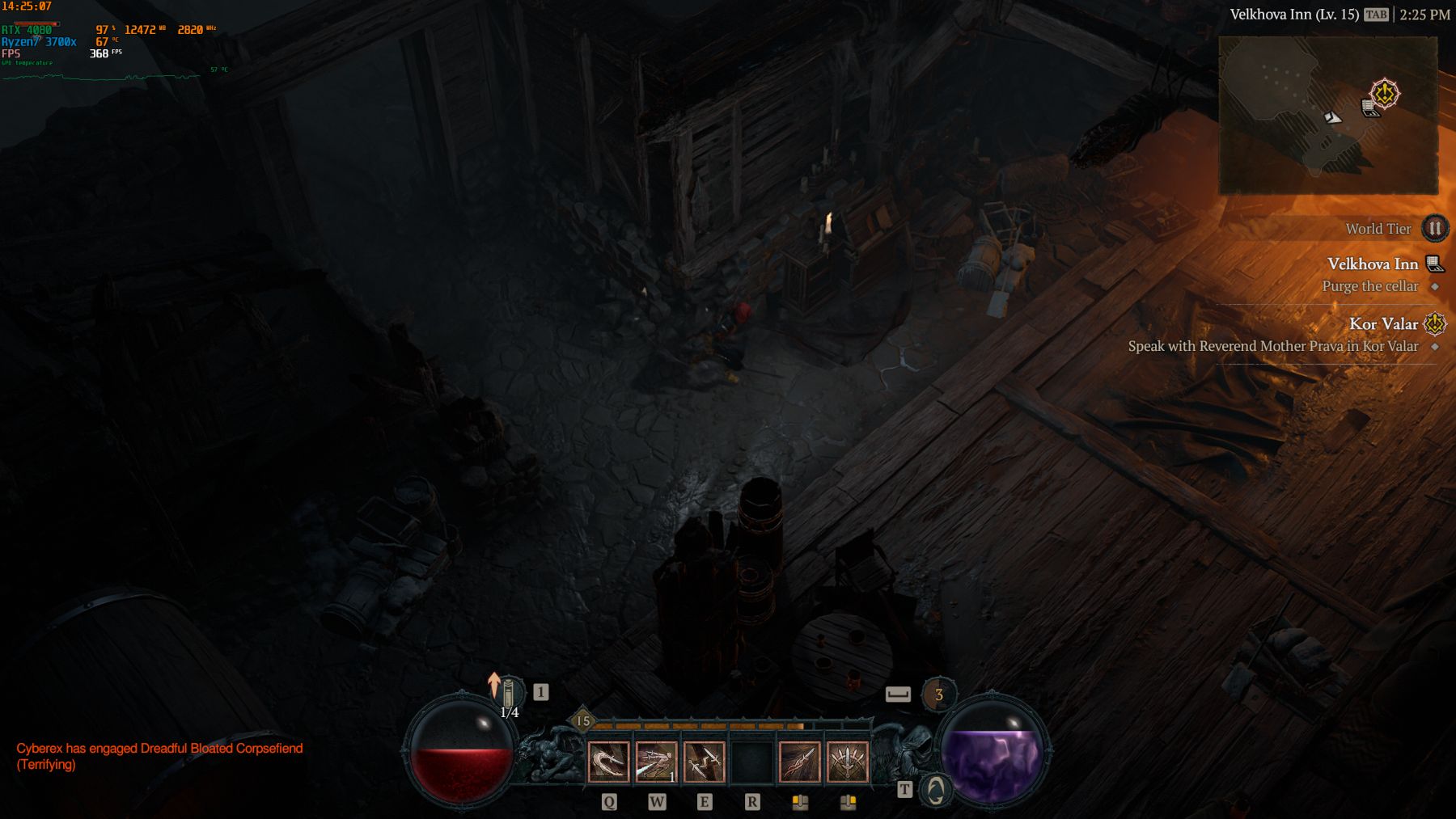Click the level 15 badge
Image resolution: width=1456 pixels, height=819 pixels.
[582, 721]
